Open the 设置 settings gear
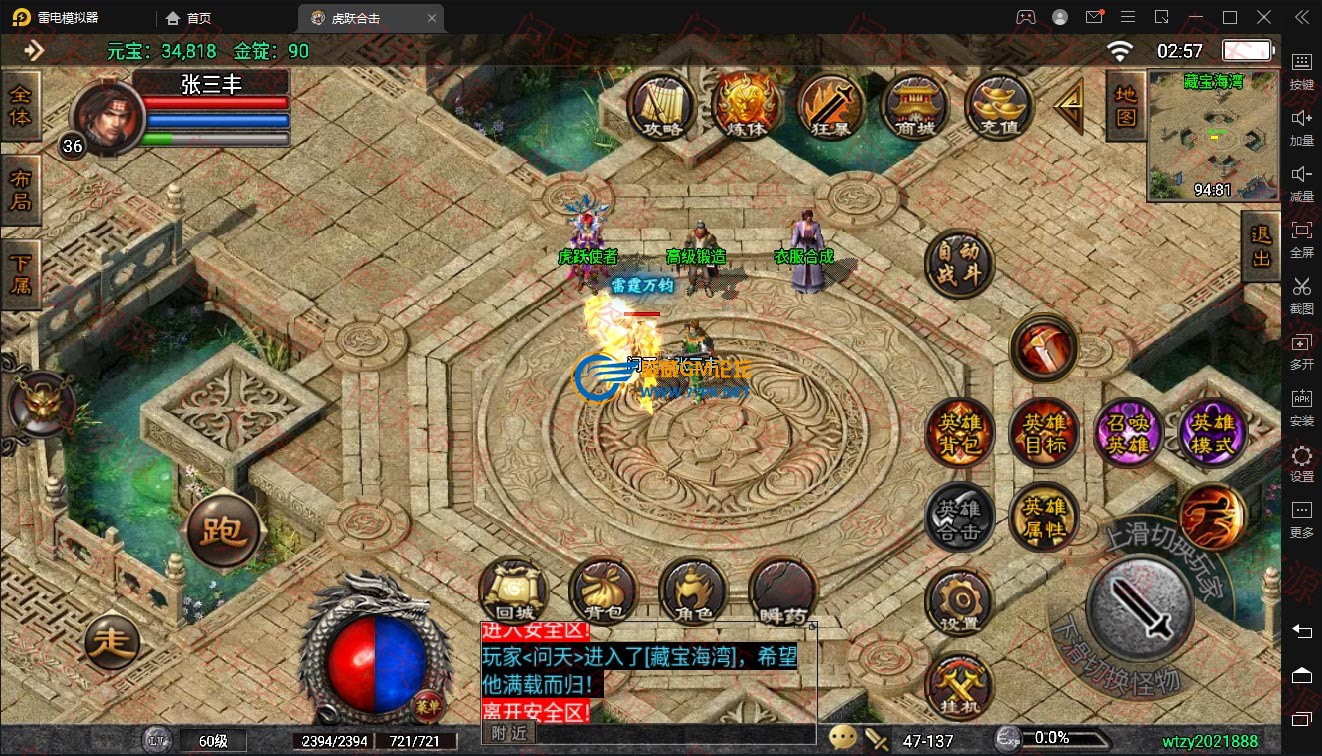The image size is (1322, 756). coord(959,602)
